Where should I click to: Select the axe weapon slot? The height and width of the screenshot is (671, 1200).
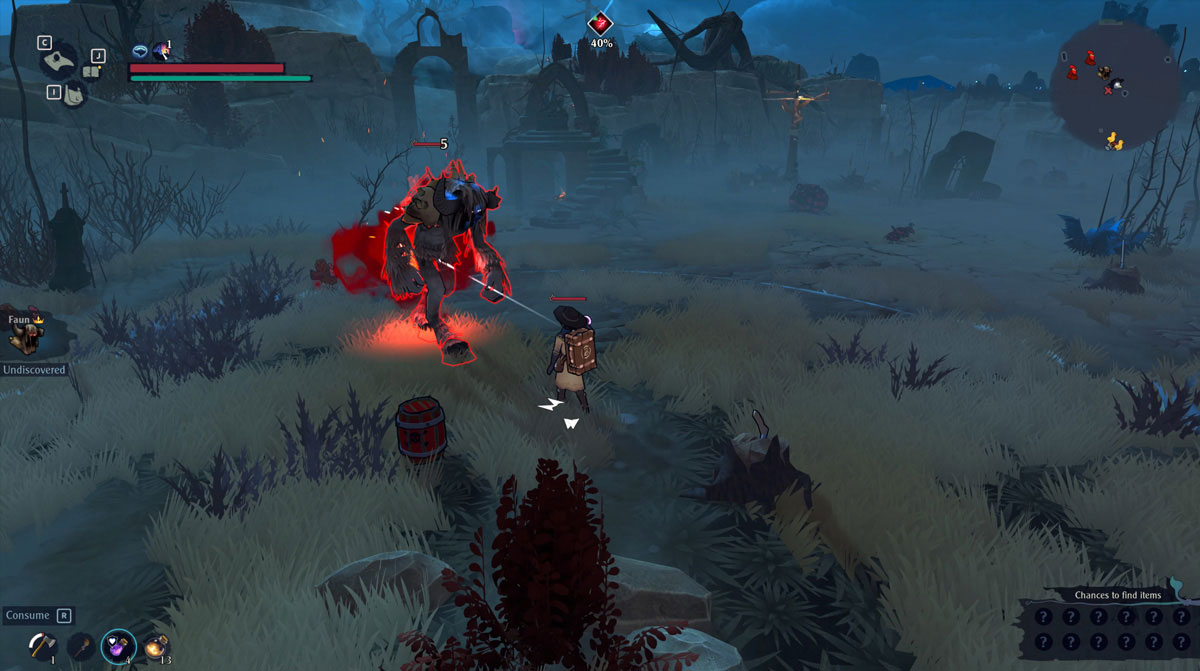tap(43, 645)
